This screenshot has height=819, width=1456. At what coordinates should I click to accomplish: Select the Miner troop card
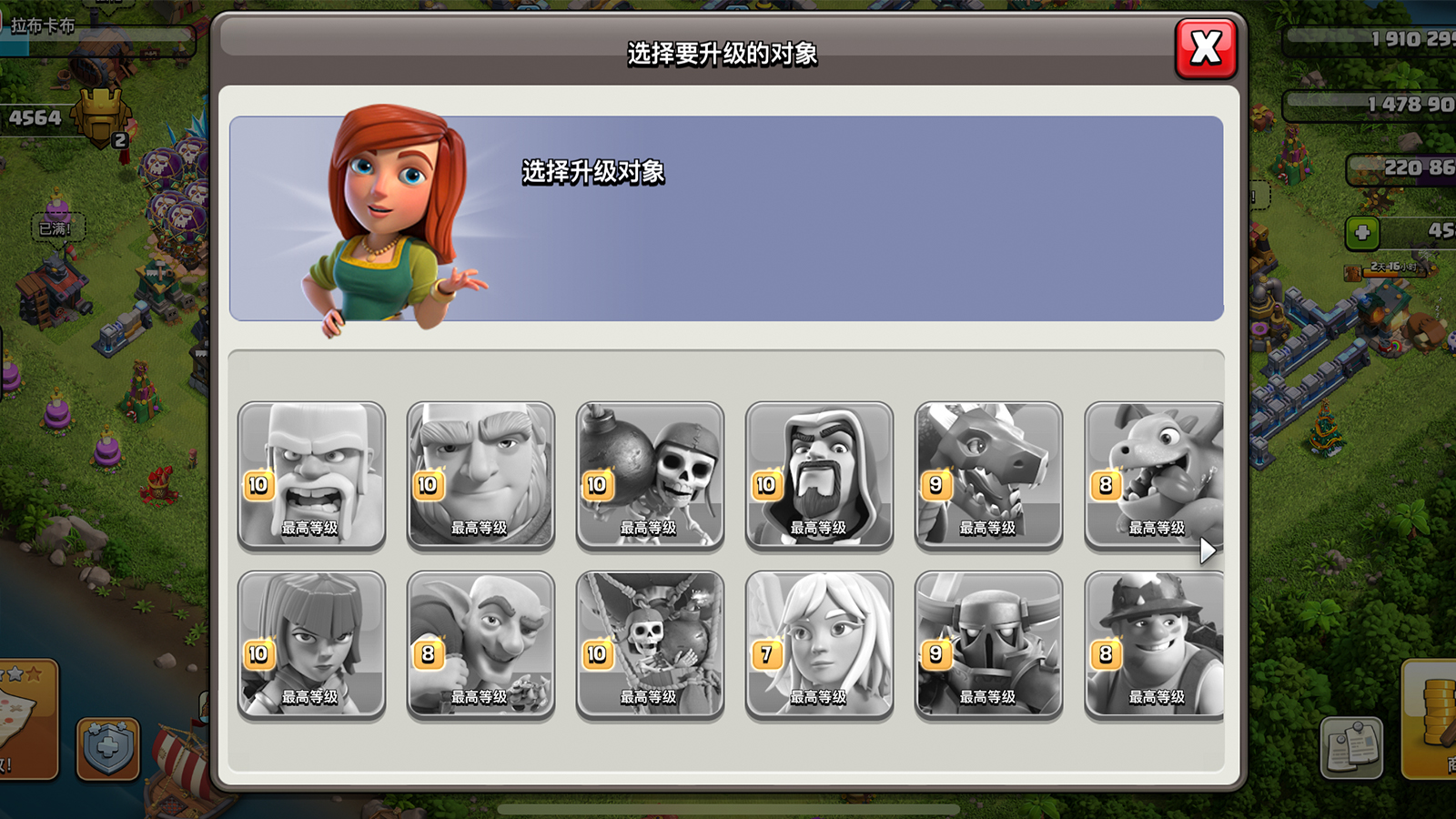coord(1154,644)
